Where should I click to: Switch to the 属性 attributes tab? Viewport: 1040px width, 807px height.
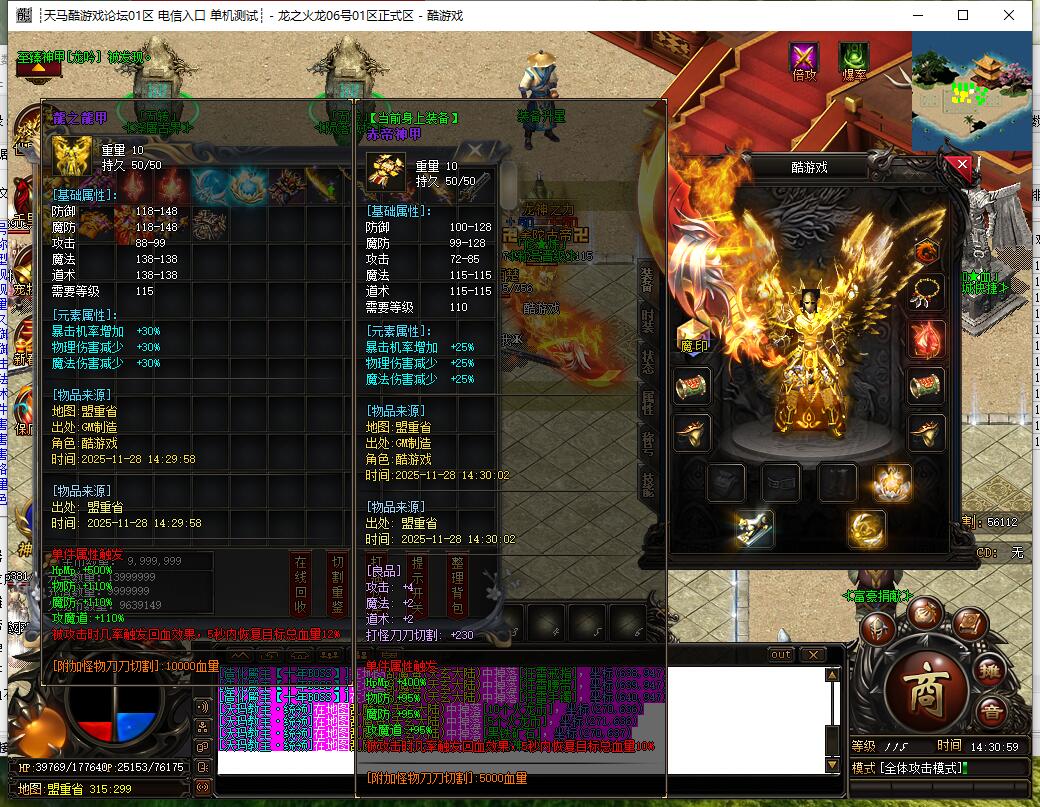(648, 402)
